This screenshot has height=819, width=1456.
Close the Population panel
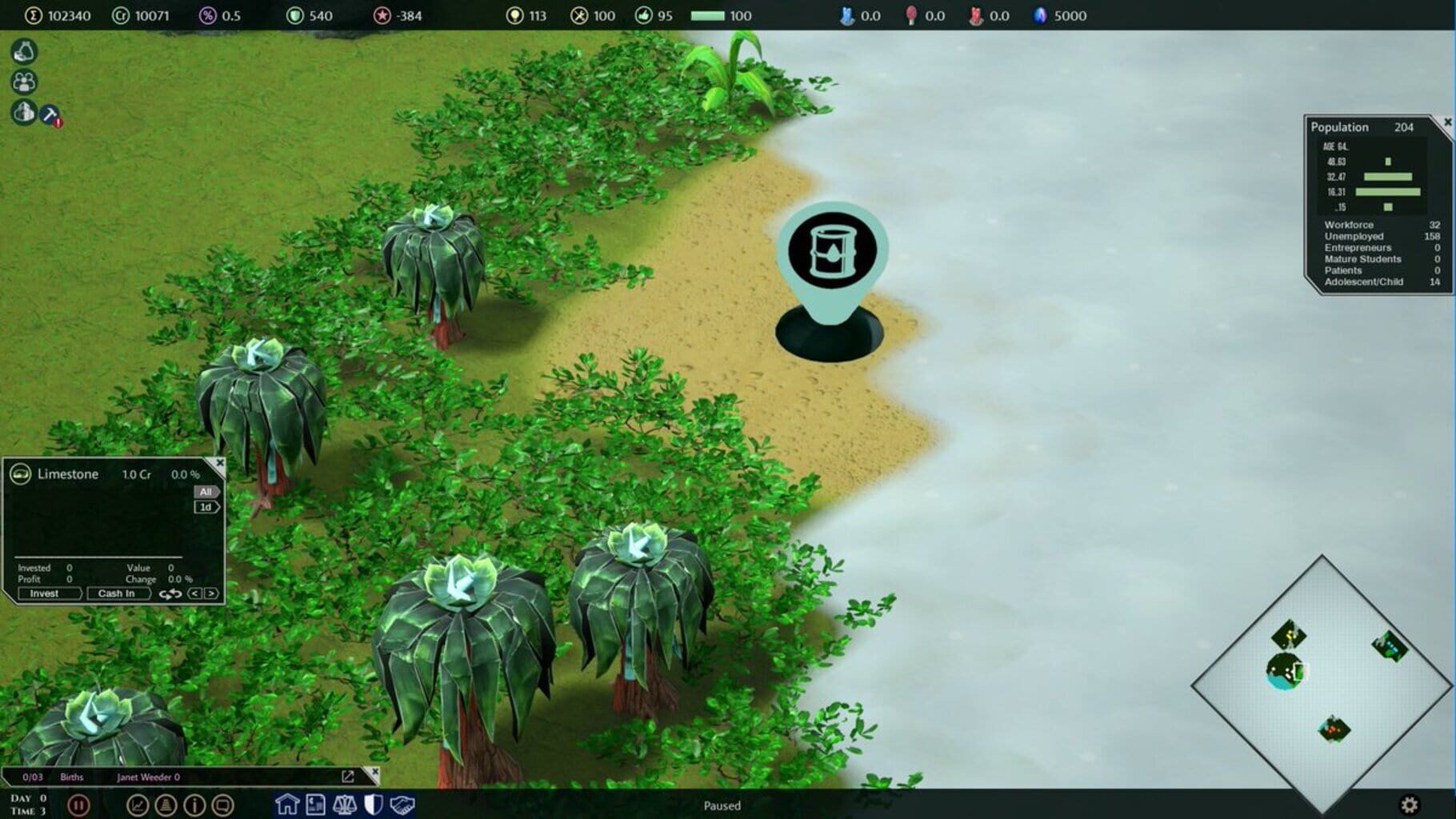1447,122
